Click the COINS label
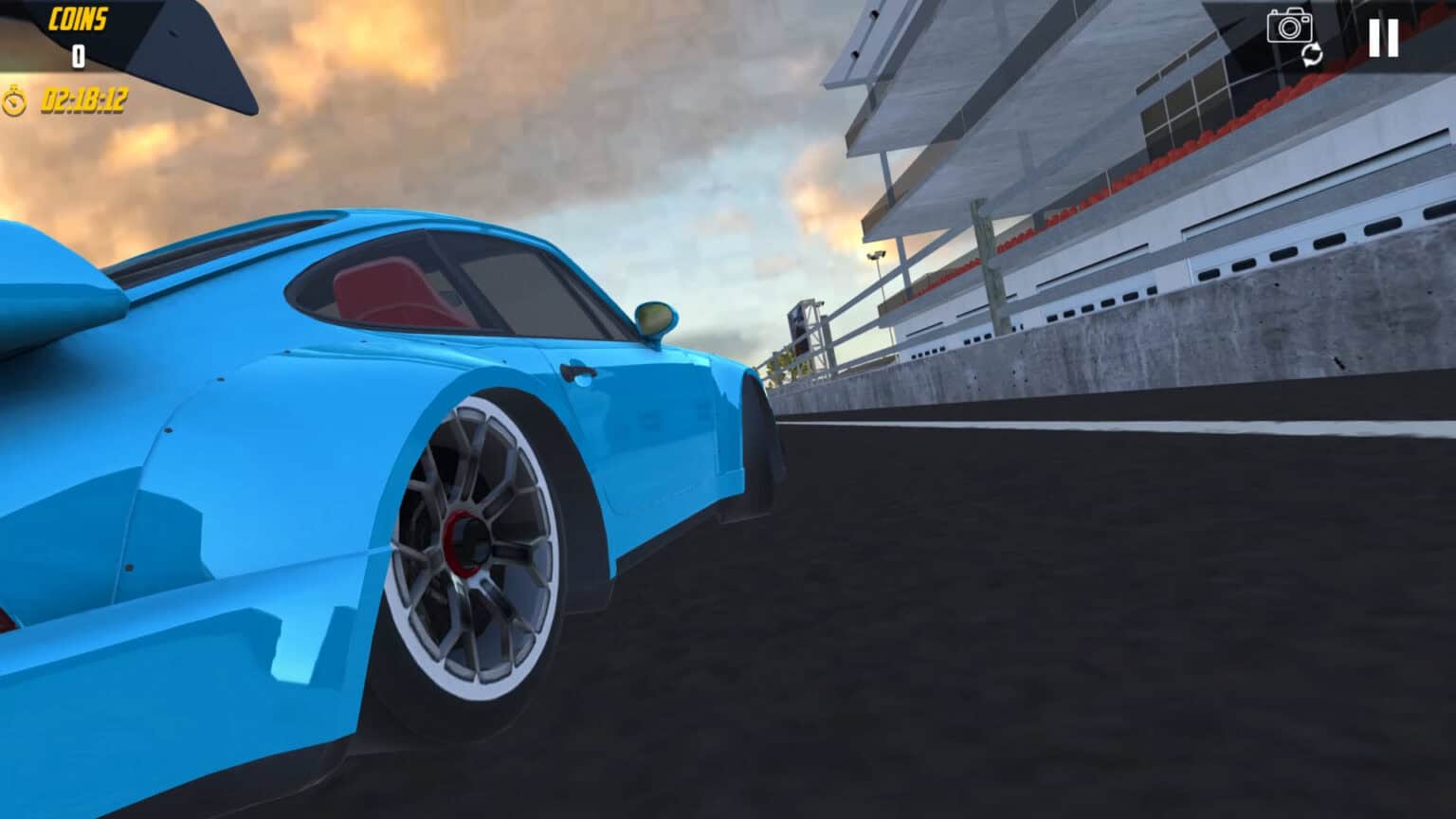 point(81,17)
